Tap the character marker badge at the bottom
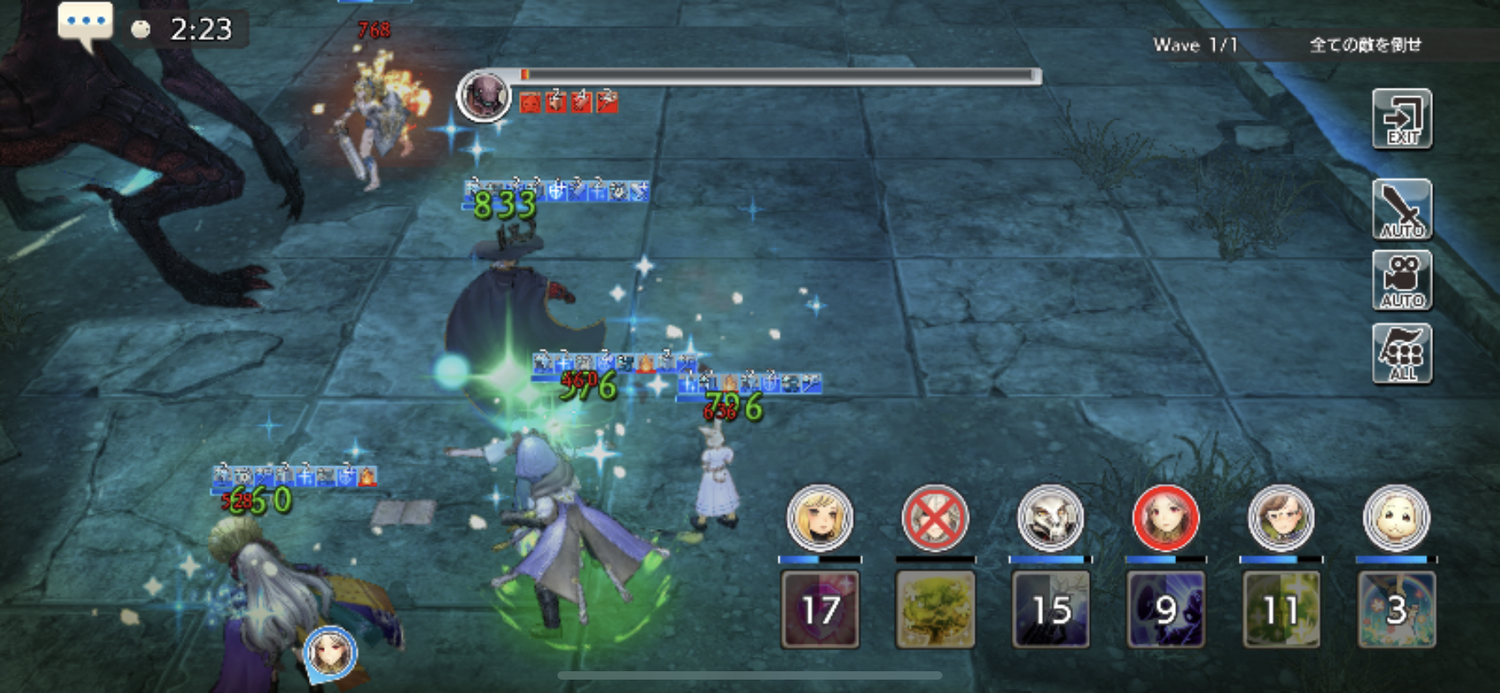Image resolution: width=1500 pixels, height=693 pixels. tap(331, 653)
